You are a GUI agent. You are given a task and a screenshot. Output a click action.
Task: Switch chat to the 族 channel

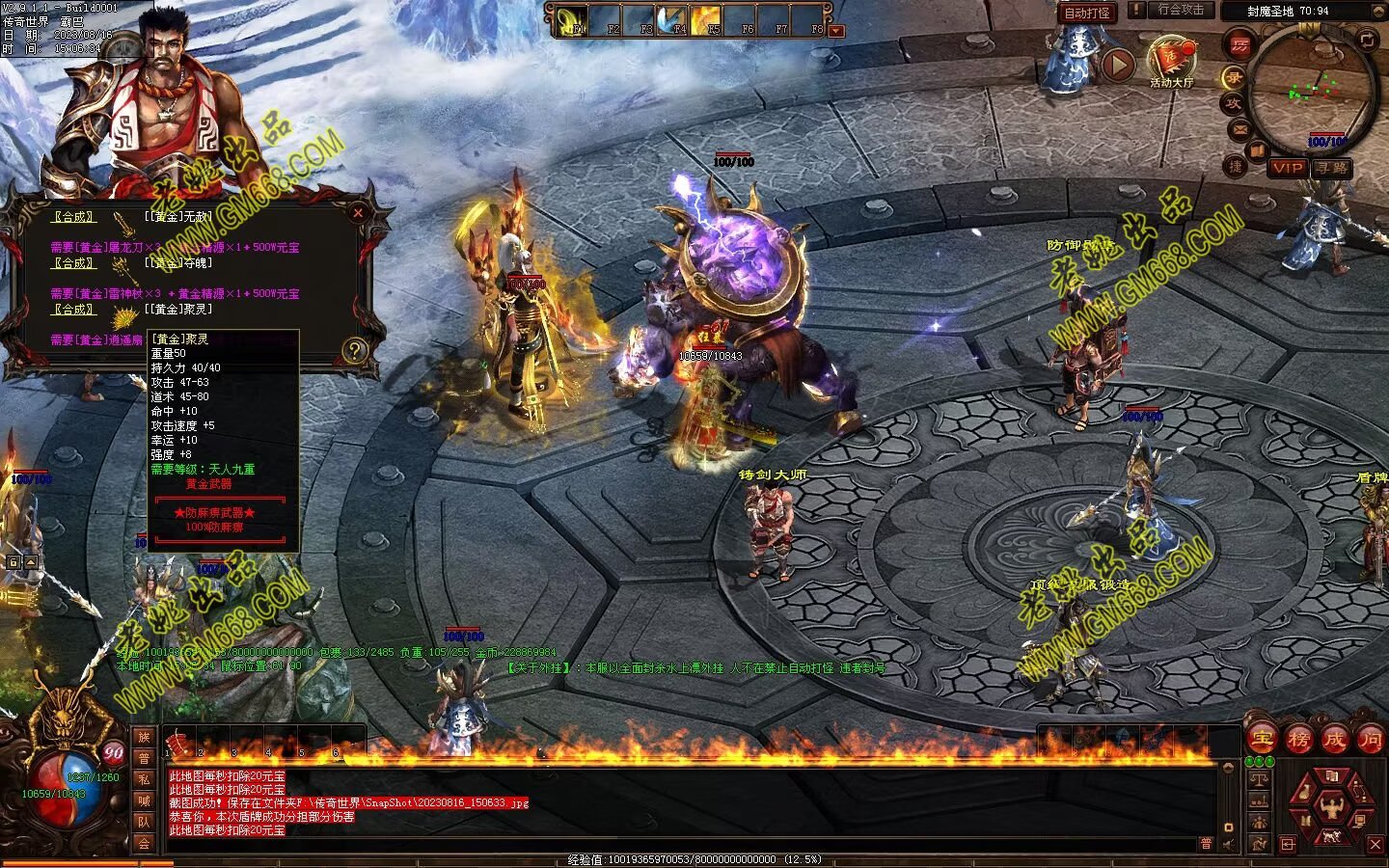click(144, 738)
